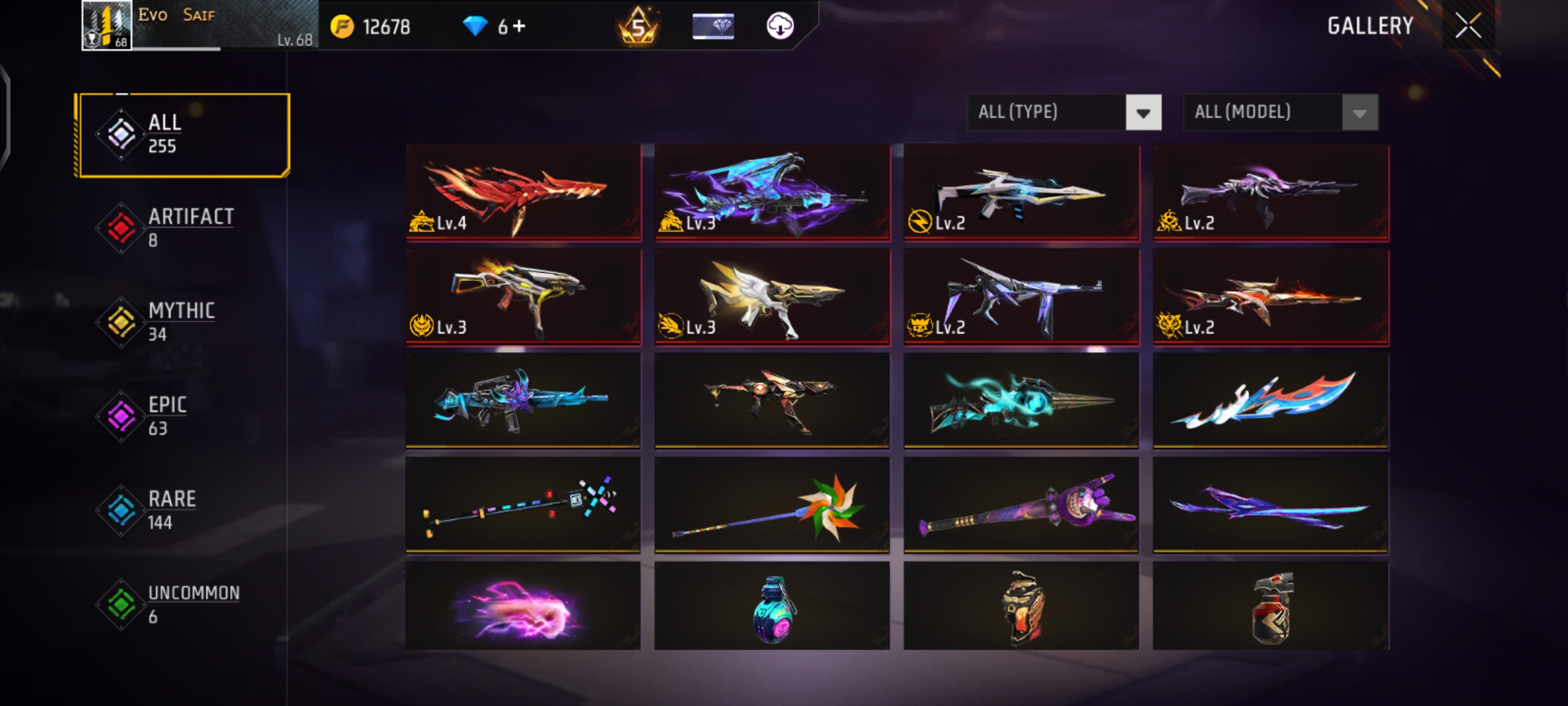Screen dimensions: 1568x706
Task: Select the tricolor pinwheel melee skin
Action: (x=772, y=505)
